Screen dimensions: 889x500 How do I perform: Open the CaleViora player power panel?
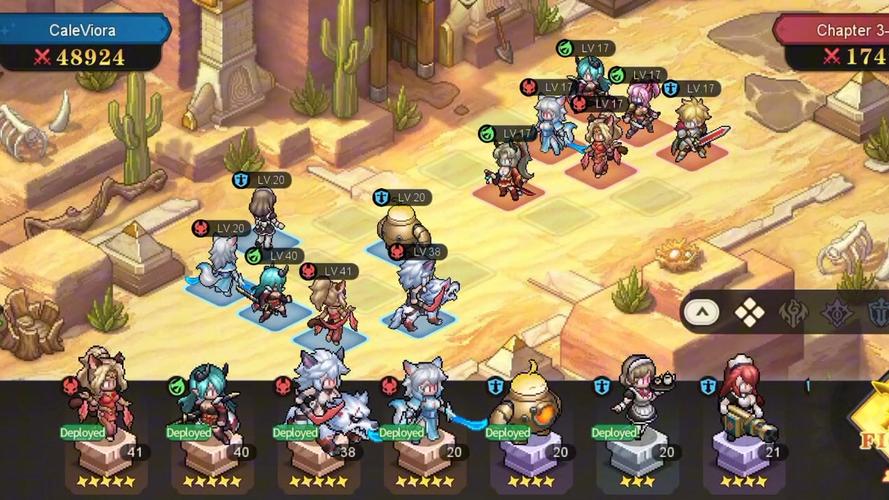pyautogui.click(x=82, y=44)
